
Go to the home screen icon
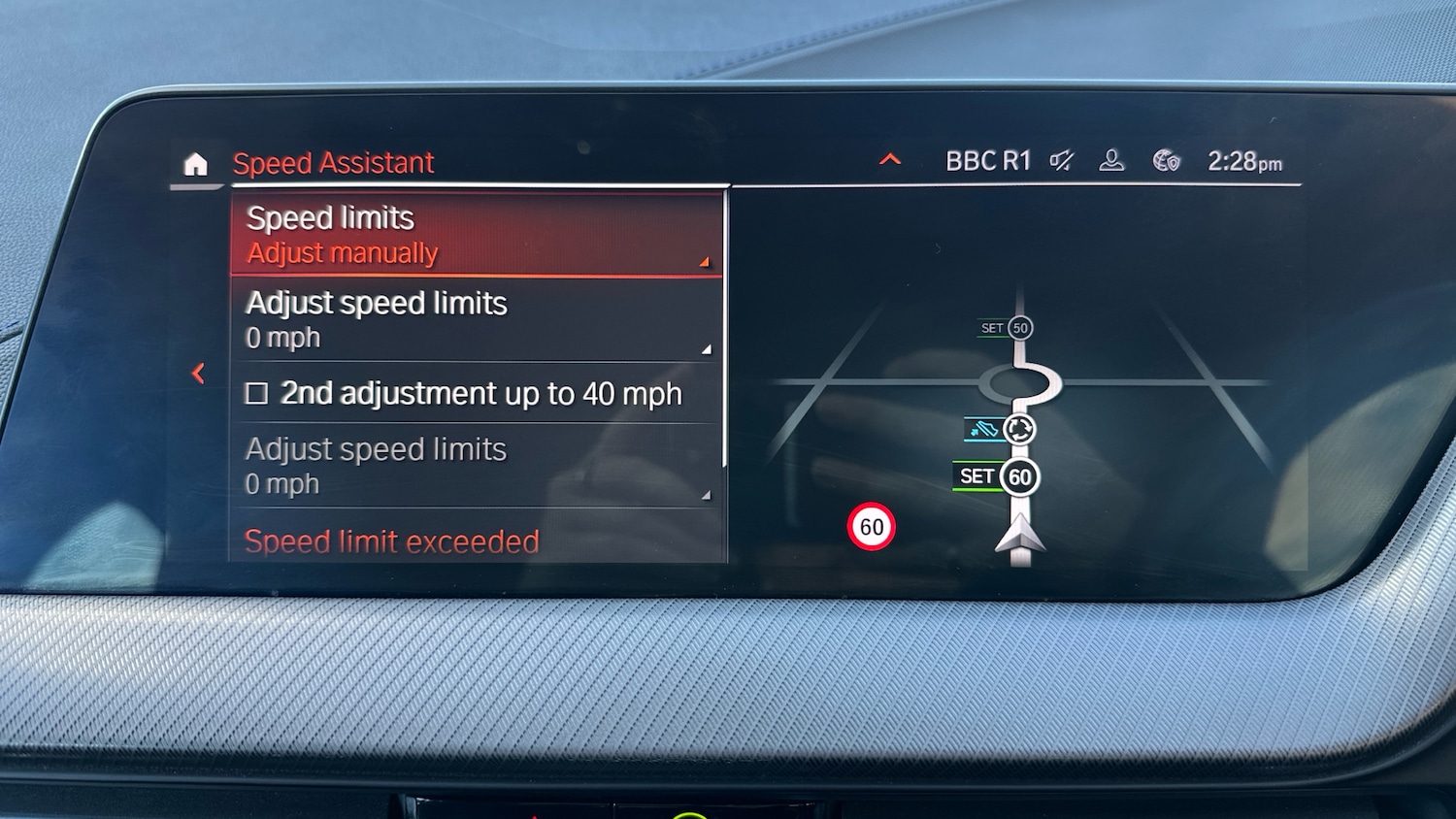point(196,164)
